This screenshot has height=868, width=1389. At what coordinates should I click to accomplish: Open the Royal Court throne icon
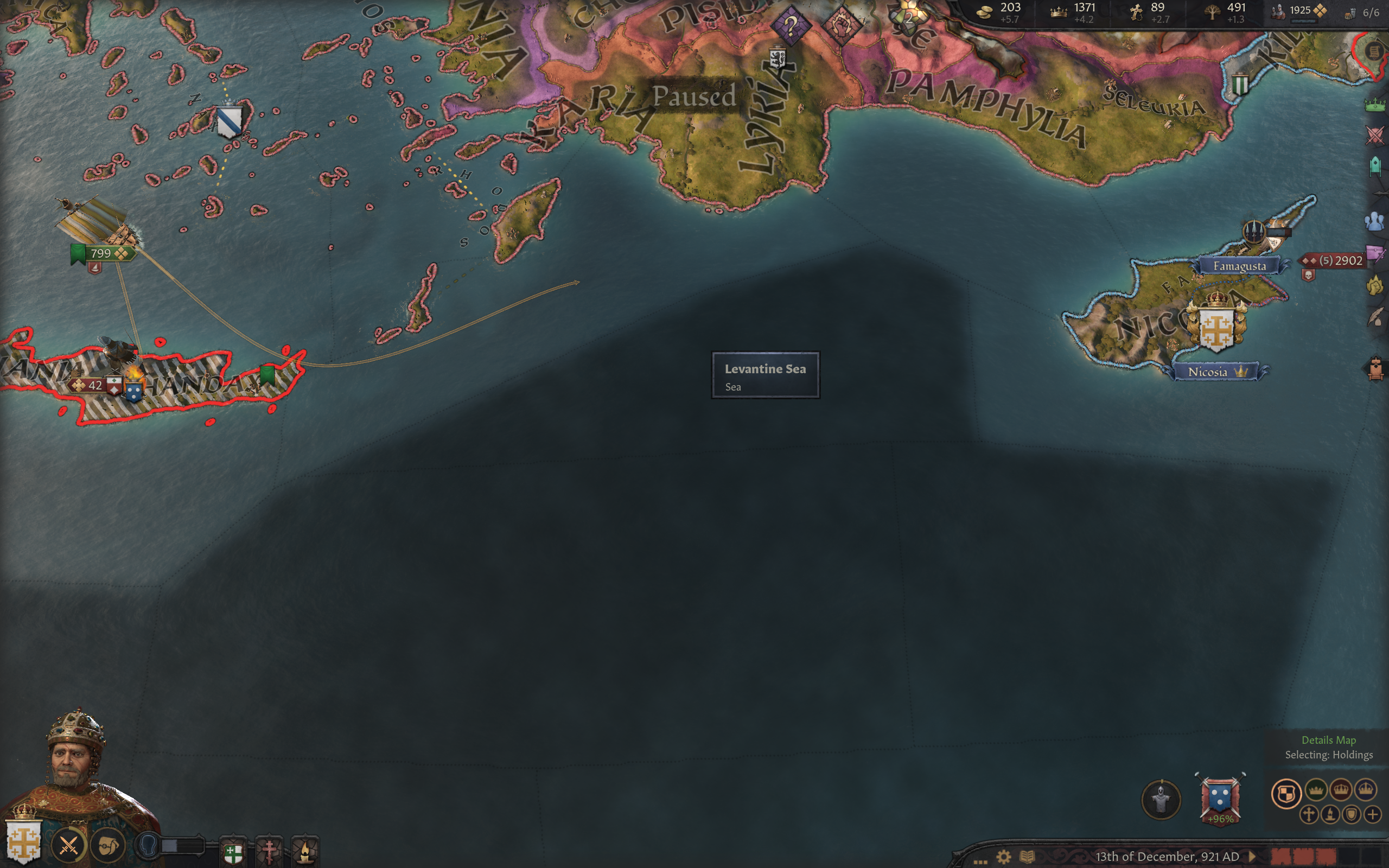pos(1375,368)
